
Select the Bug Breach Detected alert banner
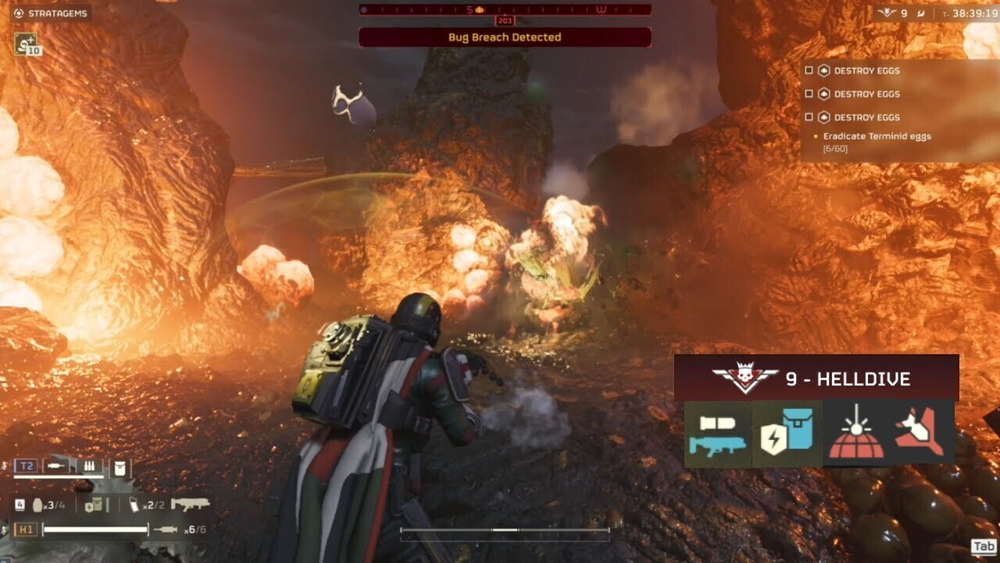pyautogui.click(x=505, y=37)
